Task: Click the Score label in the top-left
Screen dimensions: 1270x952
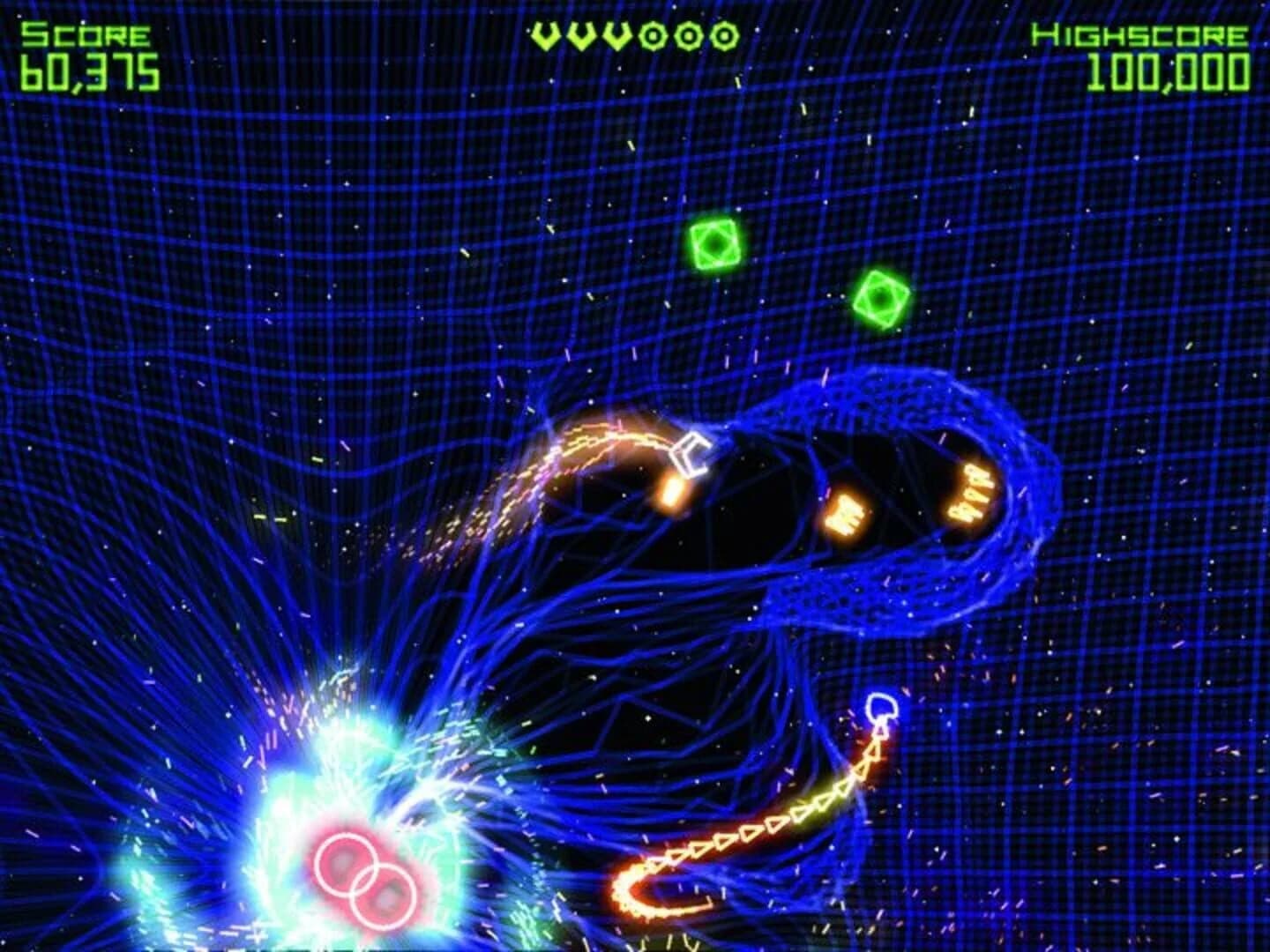Action: click(x=84, y=35)
